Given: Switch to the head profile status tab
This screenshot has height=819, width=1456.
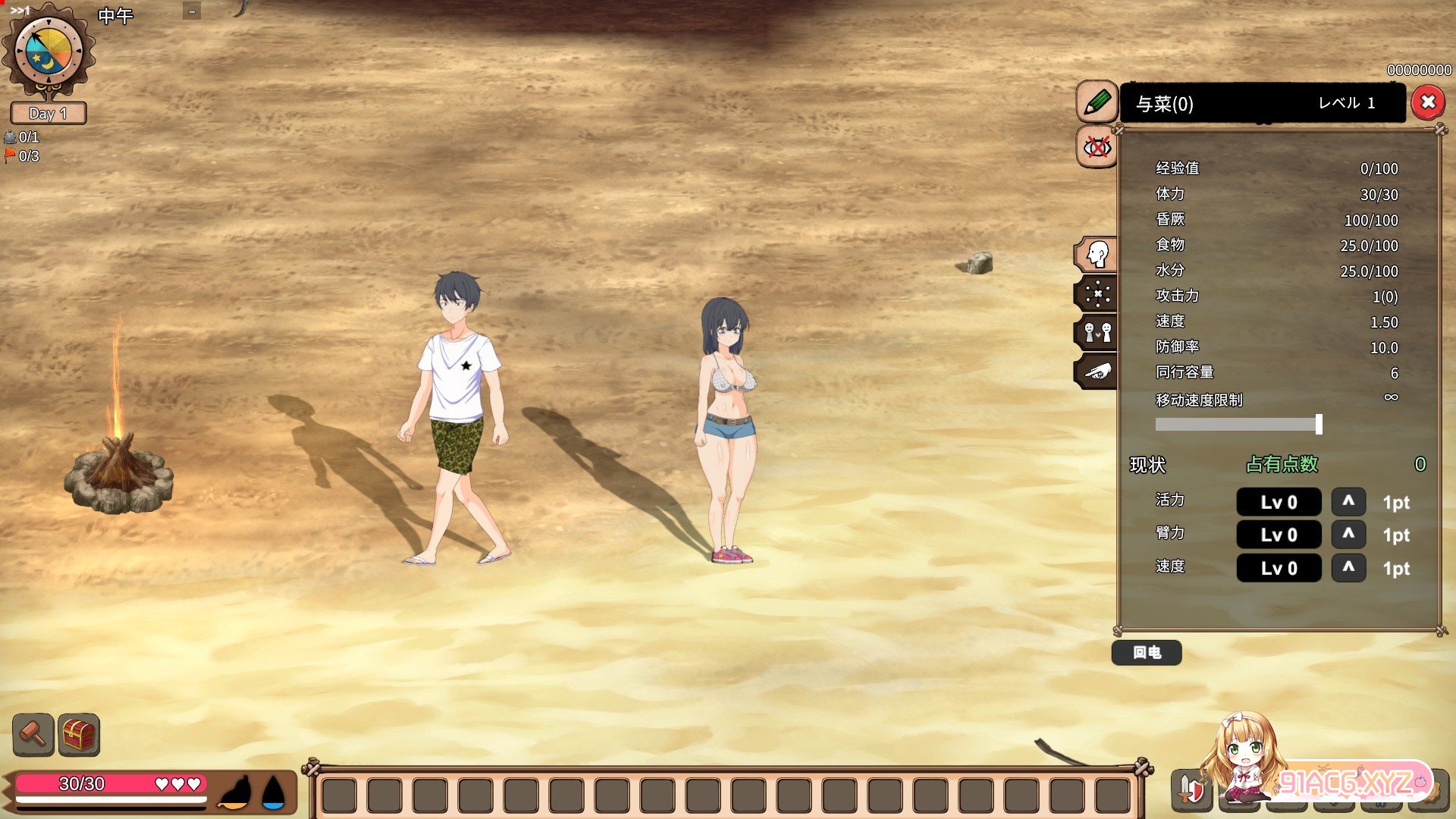Looking at the screenshot, I should point(1097,254).
